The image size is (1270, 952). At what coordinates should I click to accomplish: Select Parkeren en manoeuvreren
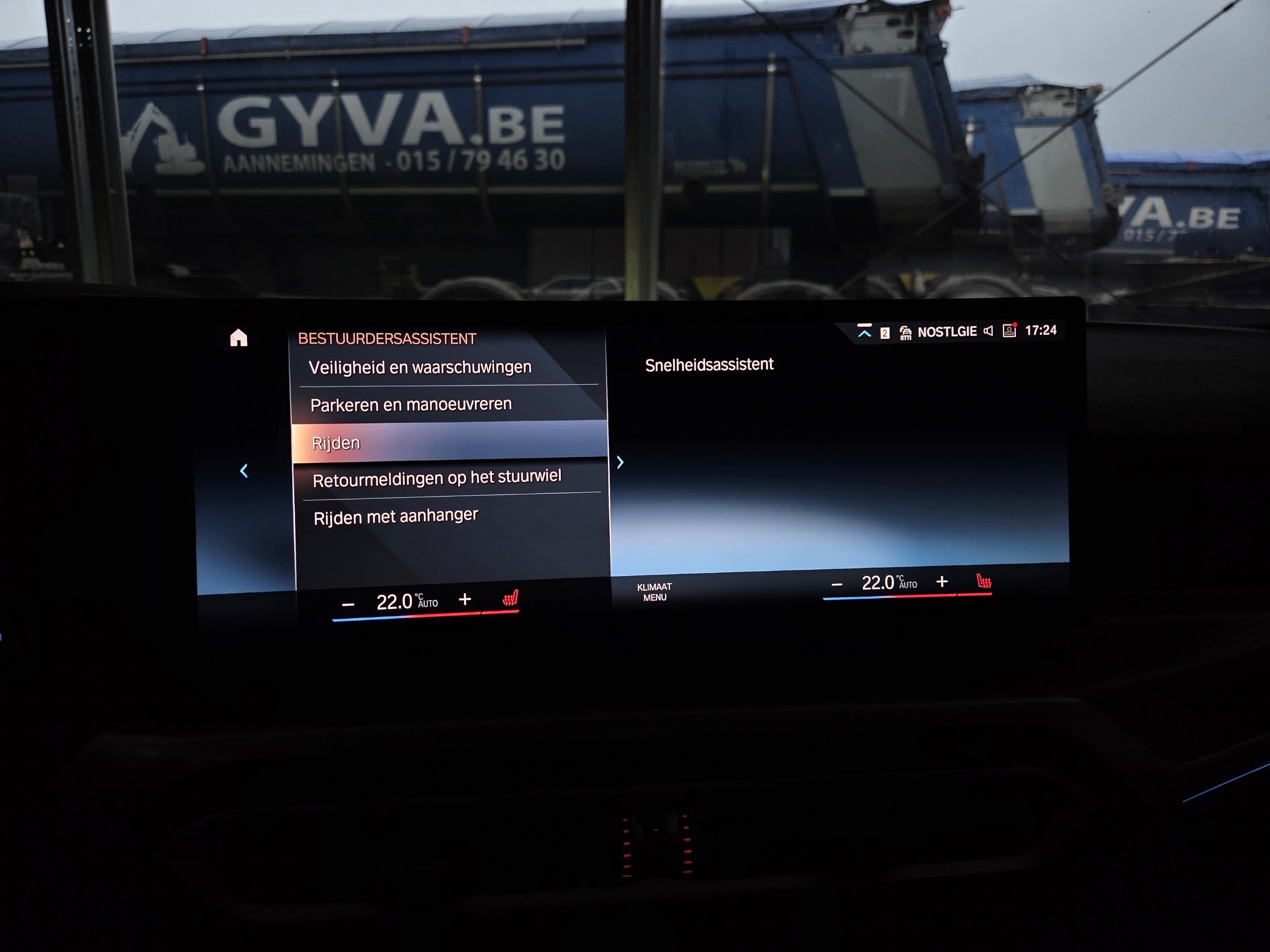[x=410, y=405]
